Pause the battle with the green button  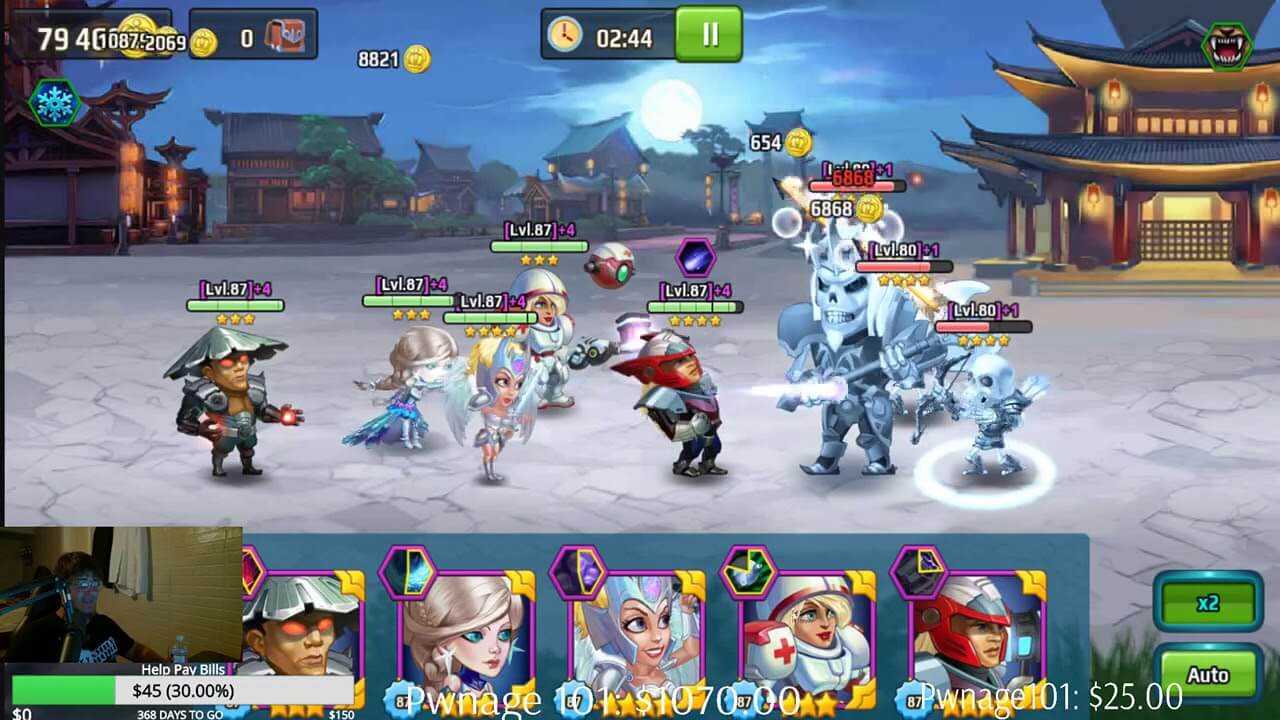pyautogui.click(x=708, y=35)
